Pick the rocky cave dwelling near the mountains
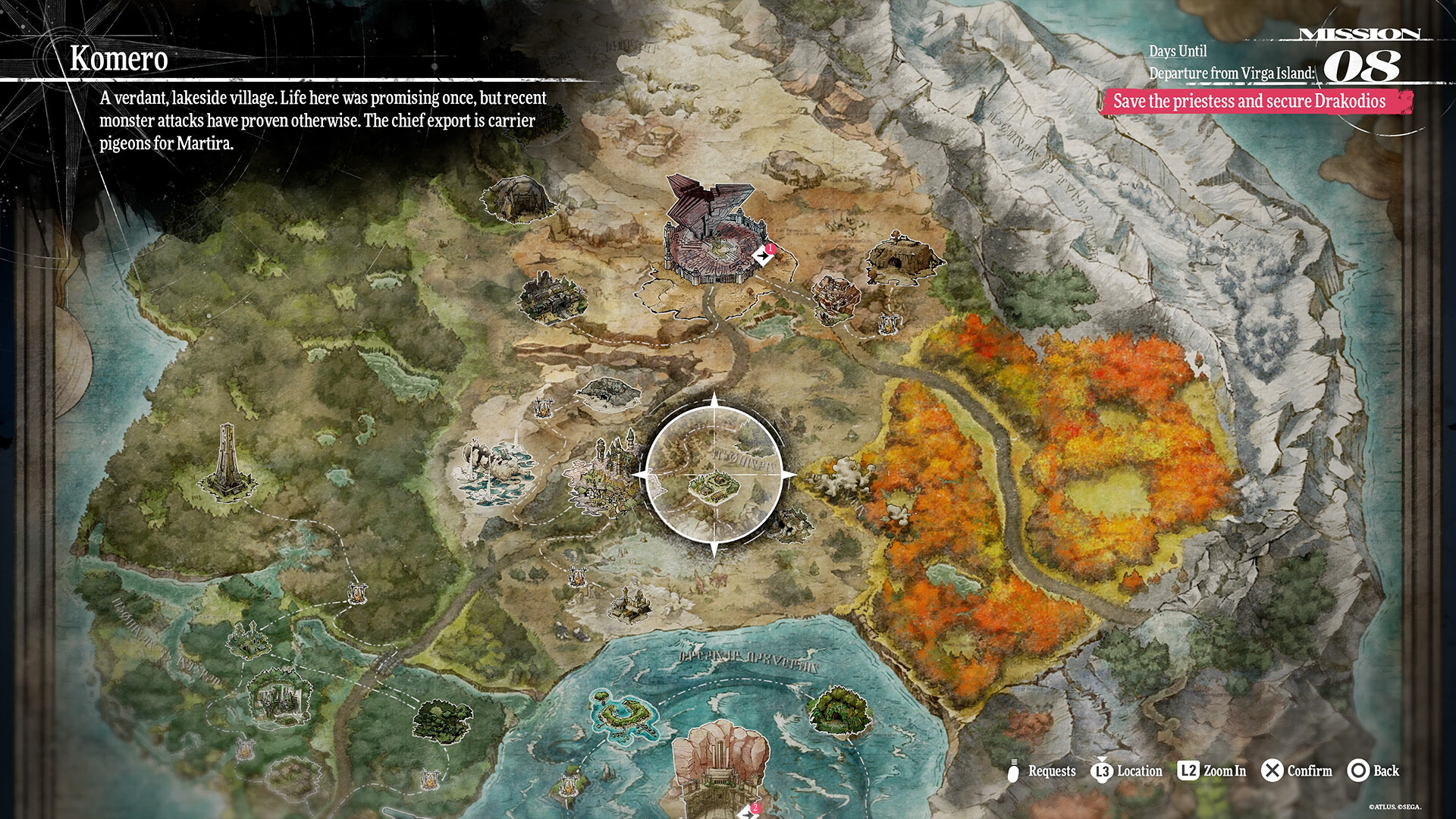 pos(902,257)
